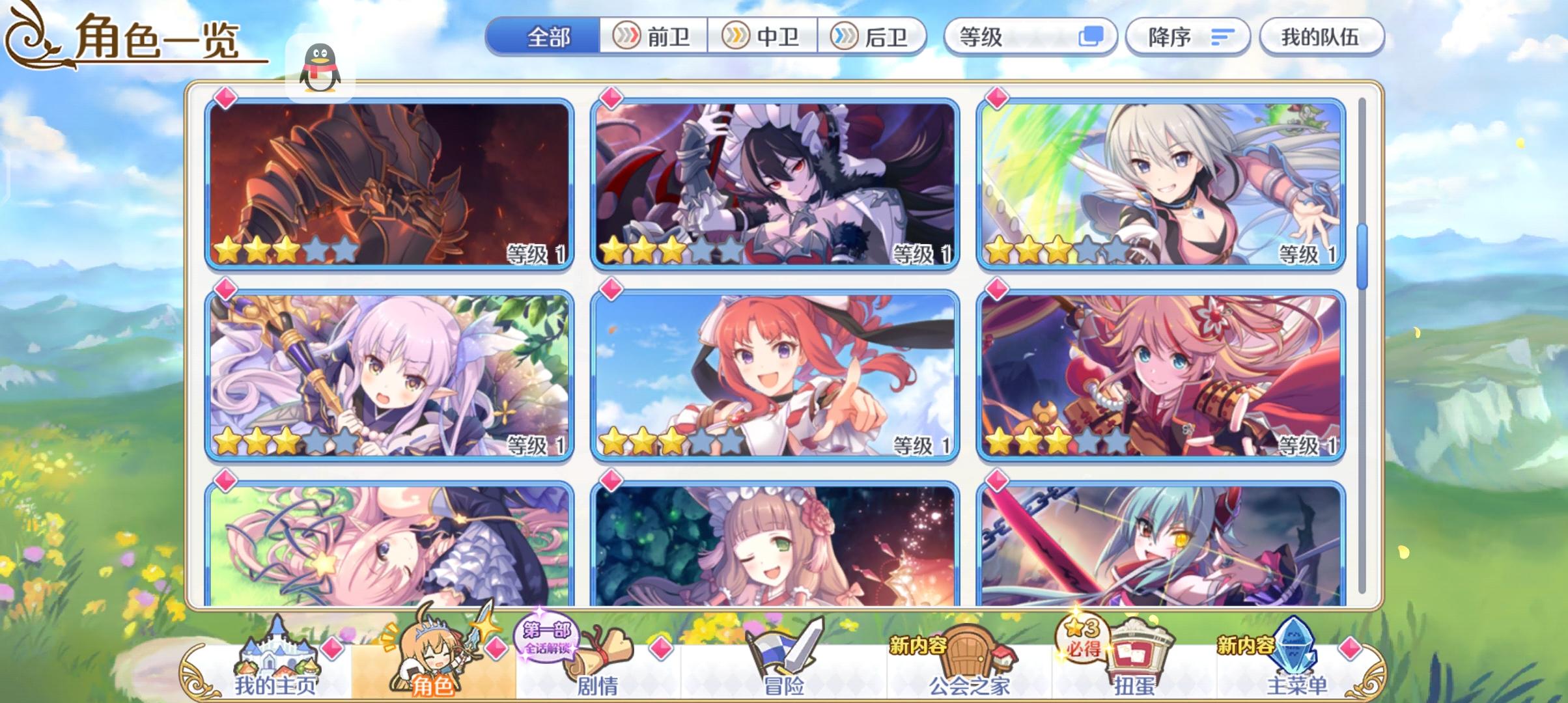The image size is (1568, 703).
Task: Toggle descending order with 降序 control
Action: [x=1185, y=37]
